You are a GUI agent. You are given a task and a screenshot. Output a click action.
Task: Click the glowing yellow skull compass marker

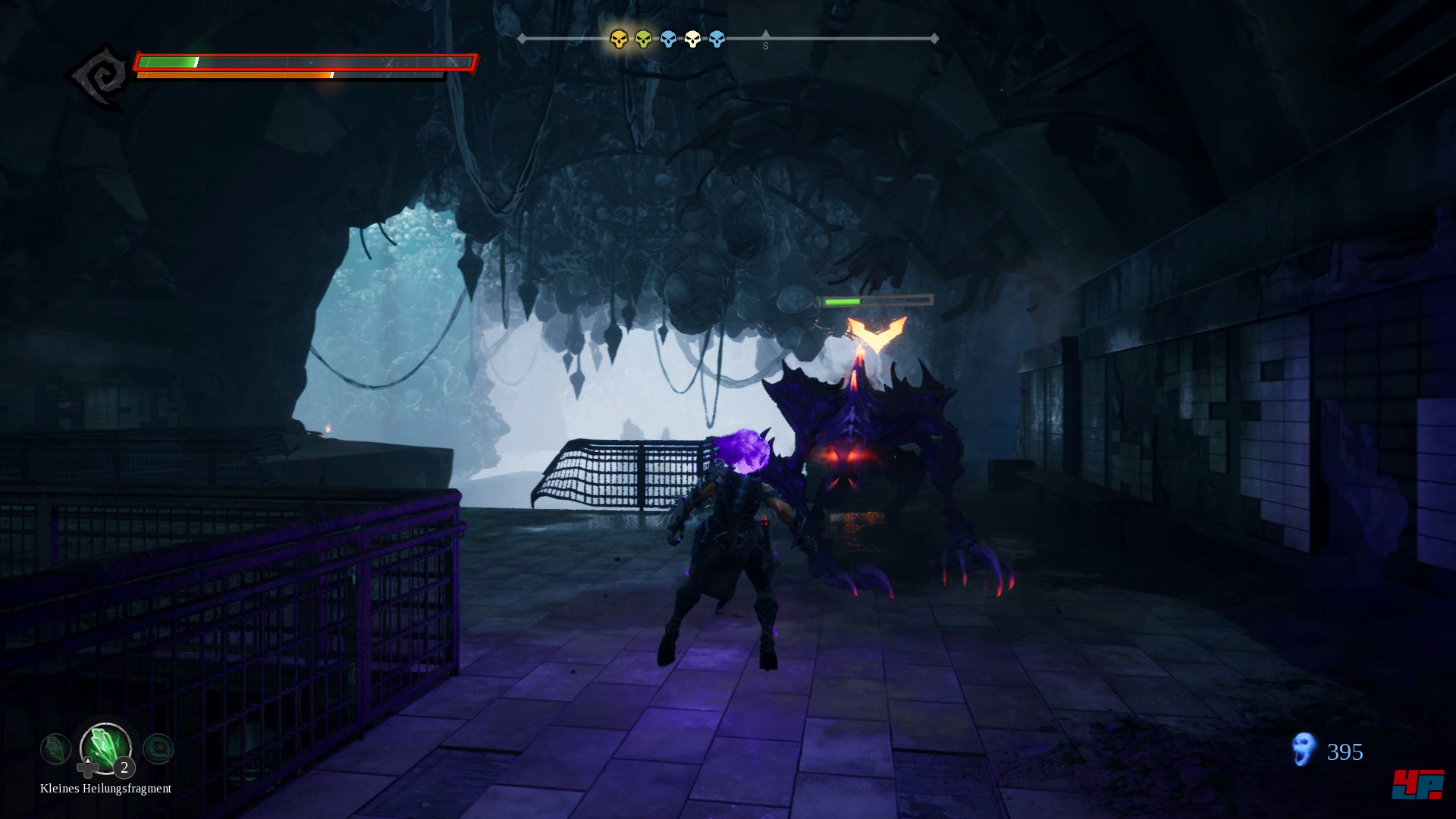(x=619, y=39)
